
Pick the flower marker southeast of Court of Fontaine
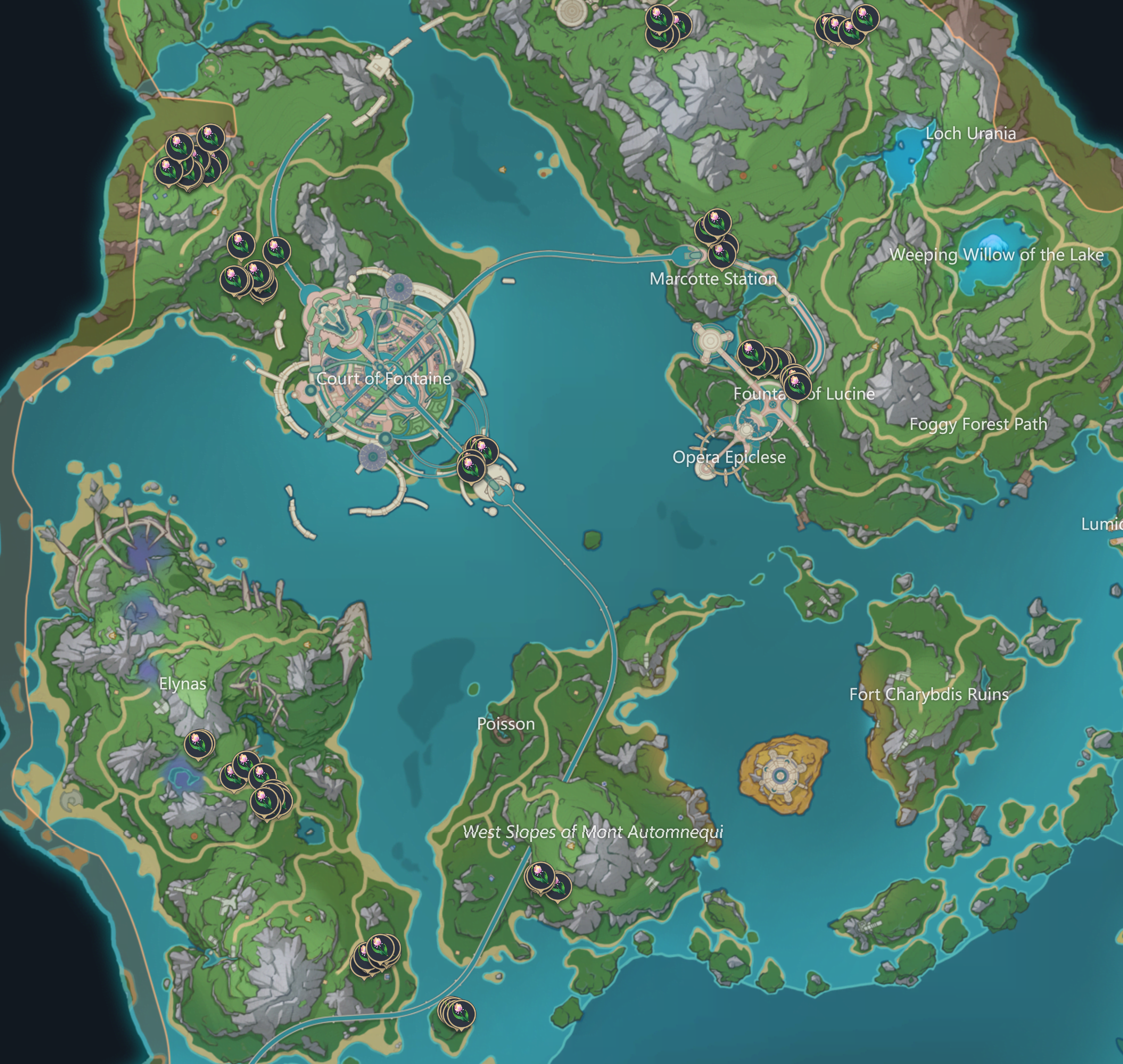(x=471, y=468)
